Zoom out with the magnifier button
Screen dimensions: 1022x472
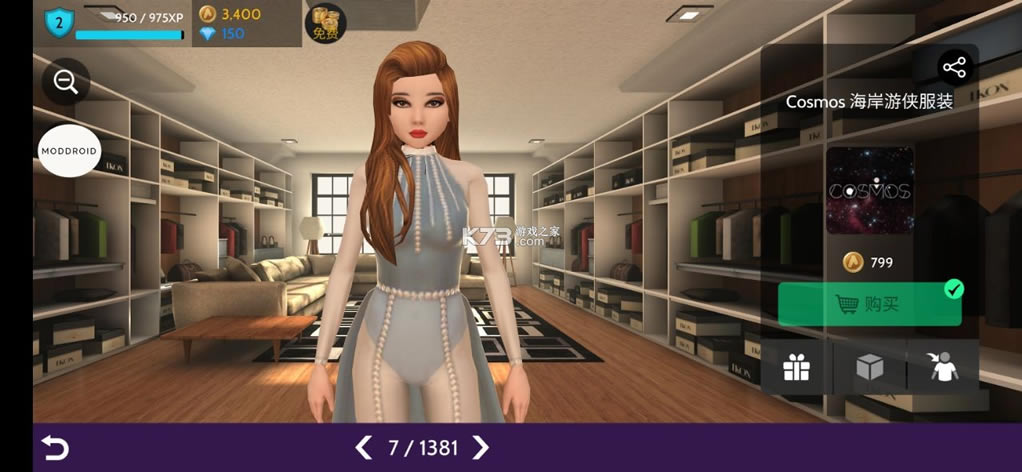coord(66,83)
